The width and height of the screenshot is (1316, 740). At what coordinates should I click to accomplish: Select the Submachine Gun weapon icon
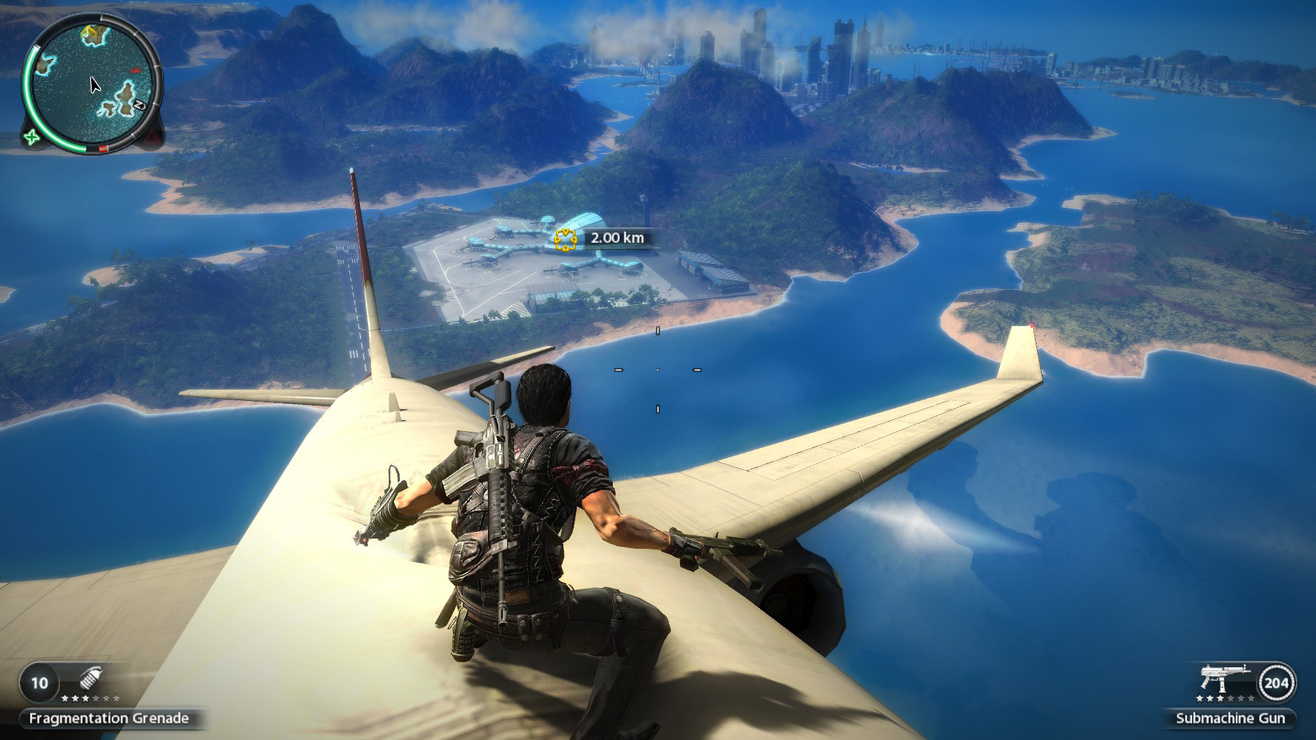click(x=1224, y=679)
